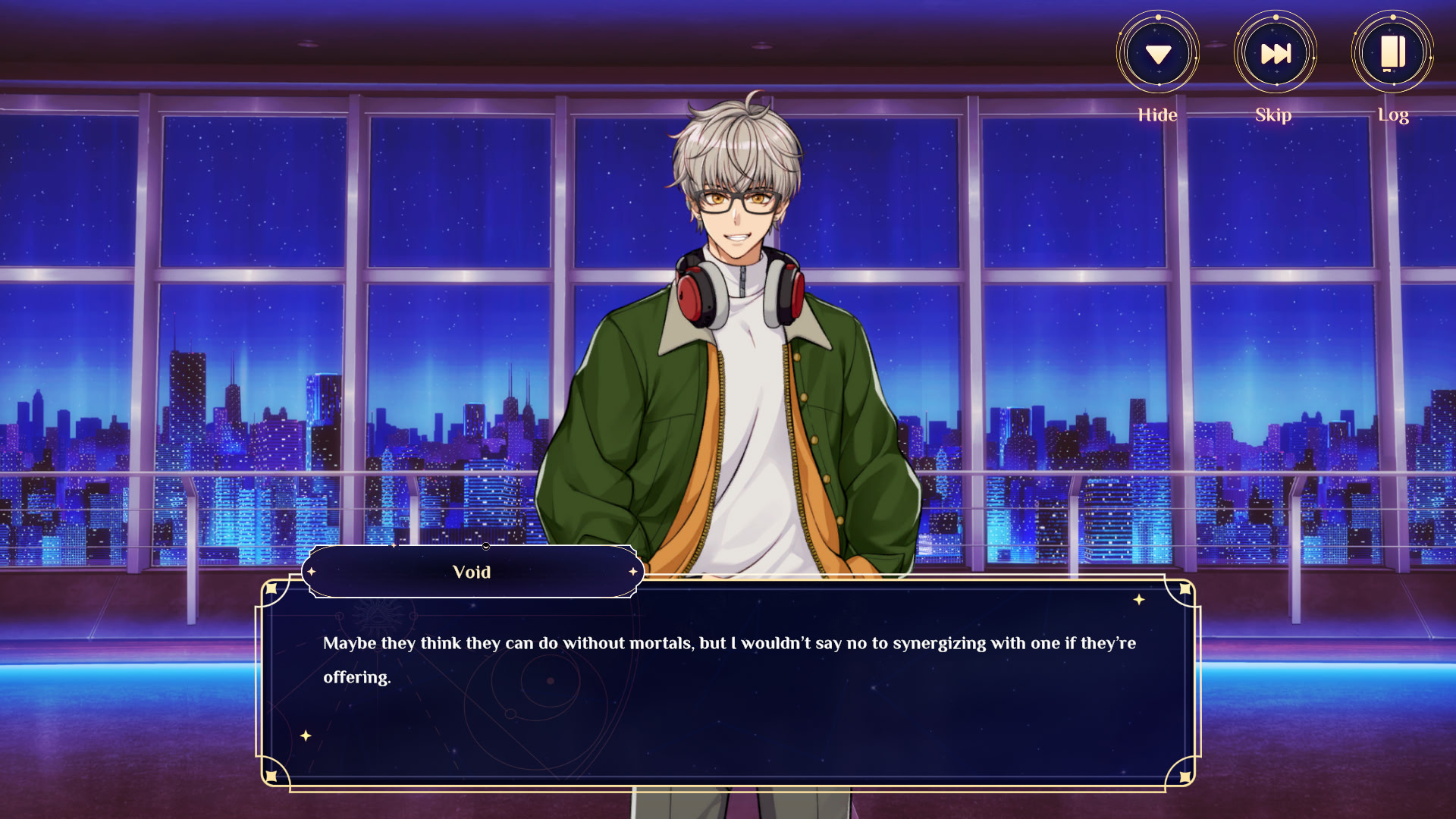
Task: Skip ahead using the Skip button
Action: click(x=1276, y=54)
